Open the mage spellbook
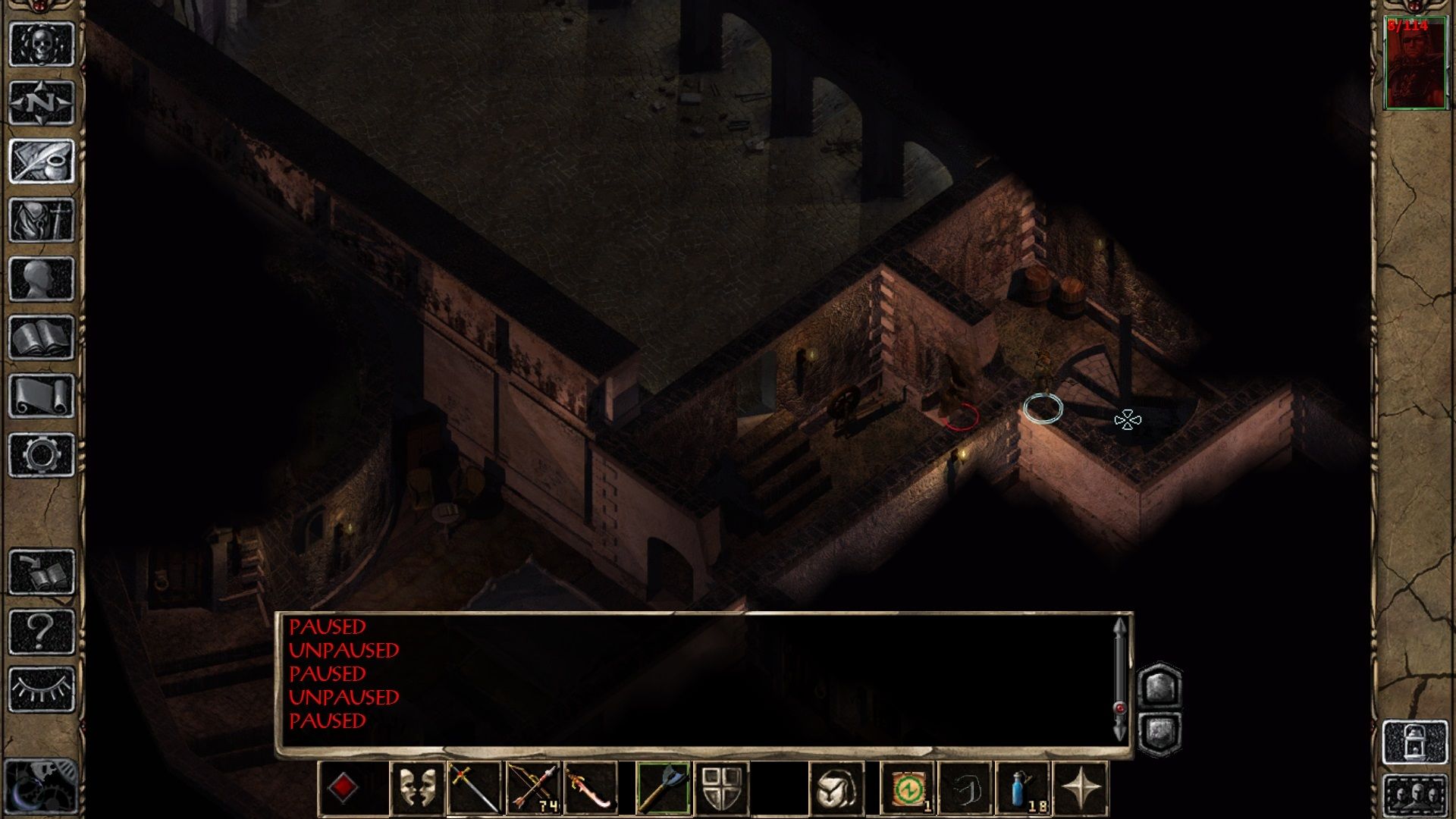 (x=42, y=337)
